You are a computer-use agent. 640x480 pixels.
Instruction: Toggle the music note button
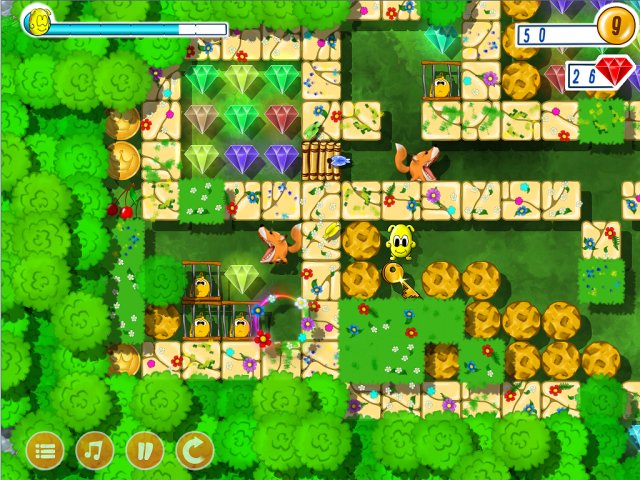click(95, 451)
